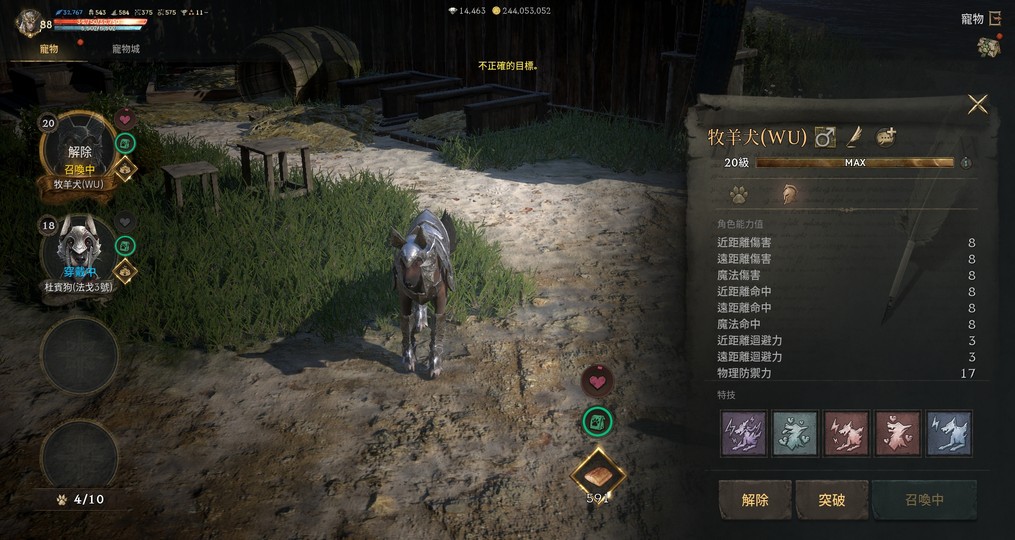
Task: Select the purple lightning wolf skill
Action: 744,433
